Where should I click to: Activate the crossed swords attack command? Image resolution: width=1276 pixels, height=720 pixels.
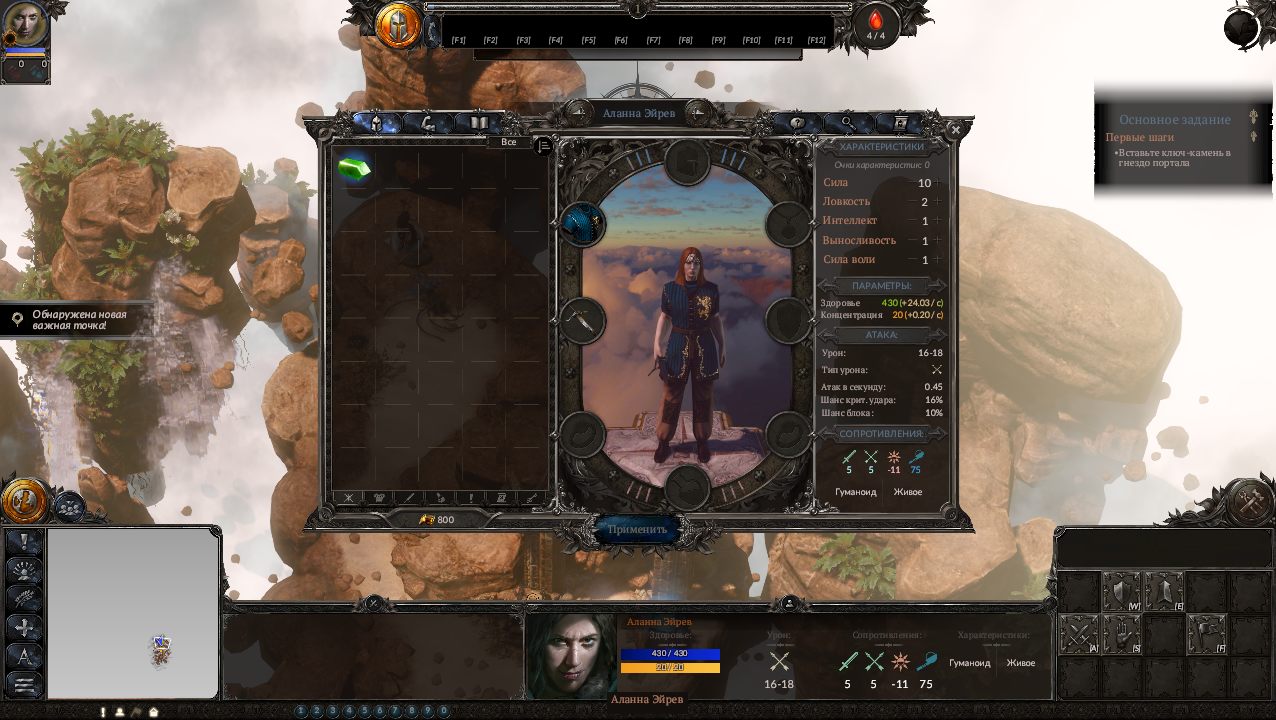(1078, 634)
